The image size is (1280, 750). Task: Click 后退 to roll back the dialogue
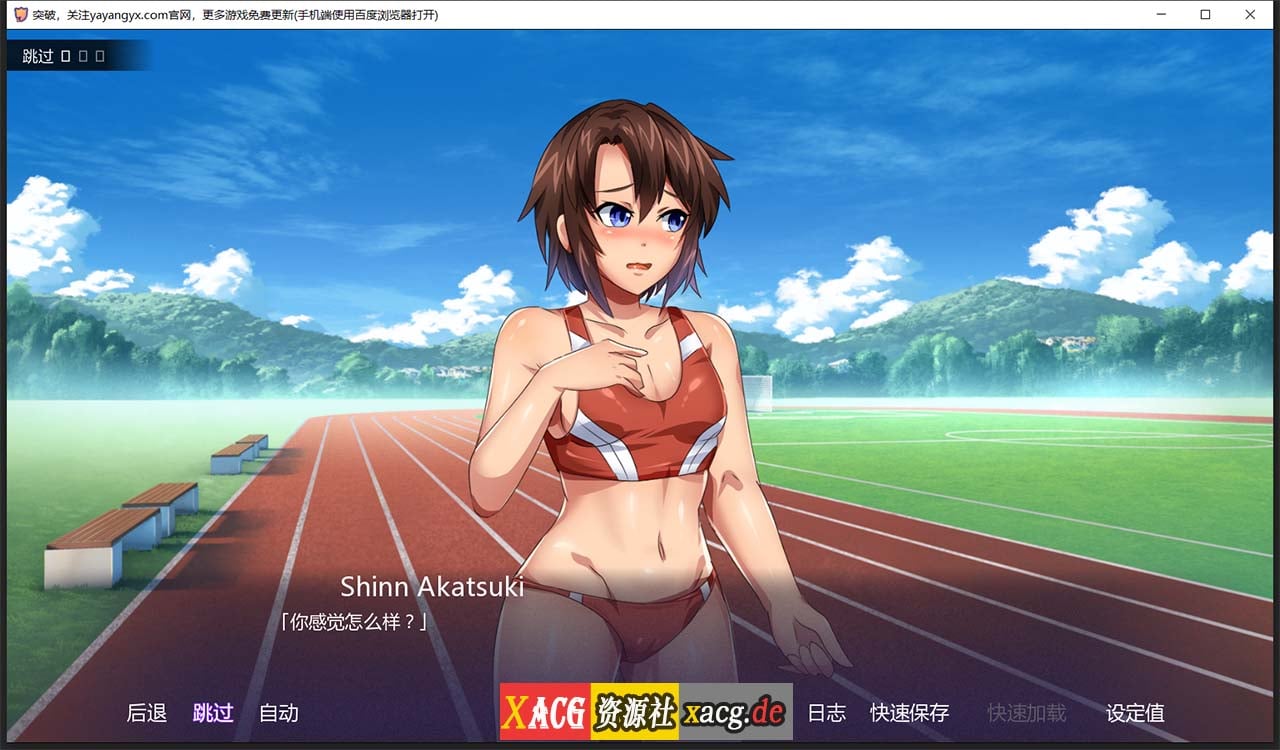point(146,713)
